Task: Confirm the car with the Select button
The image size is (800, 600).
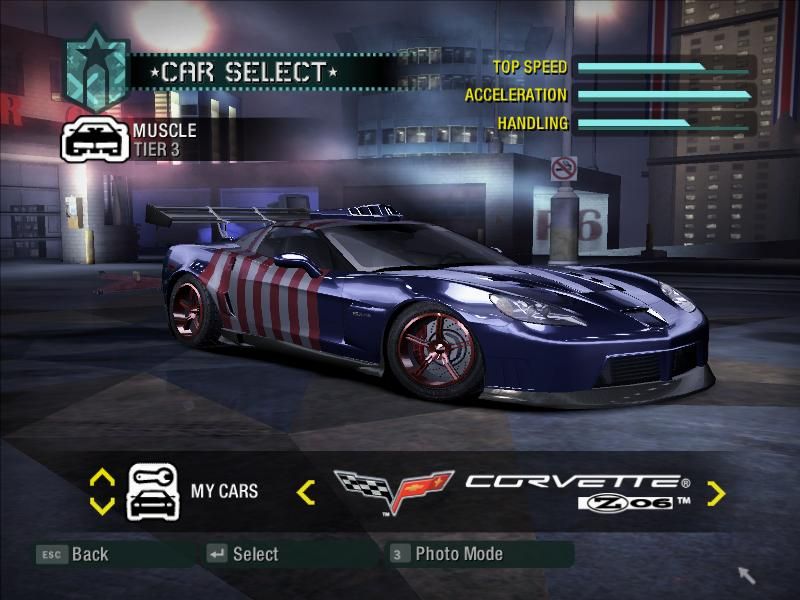Action: 243,554
